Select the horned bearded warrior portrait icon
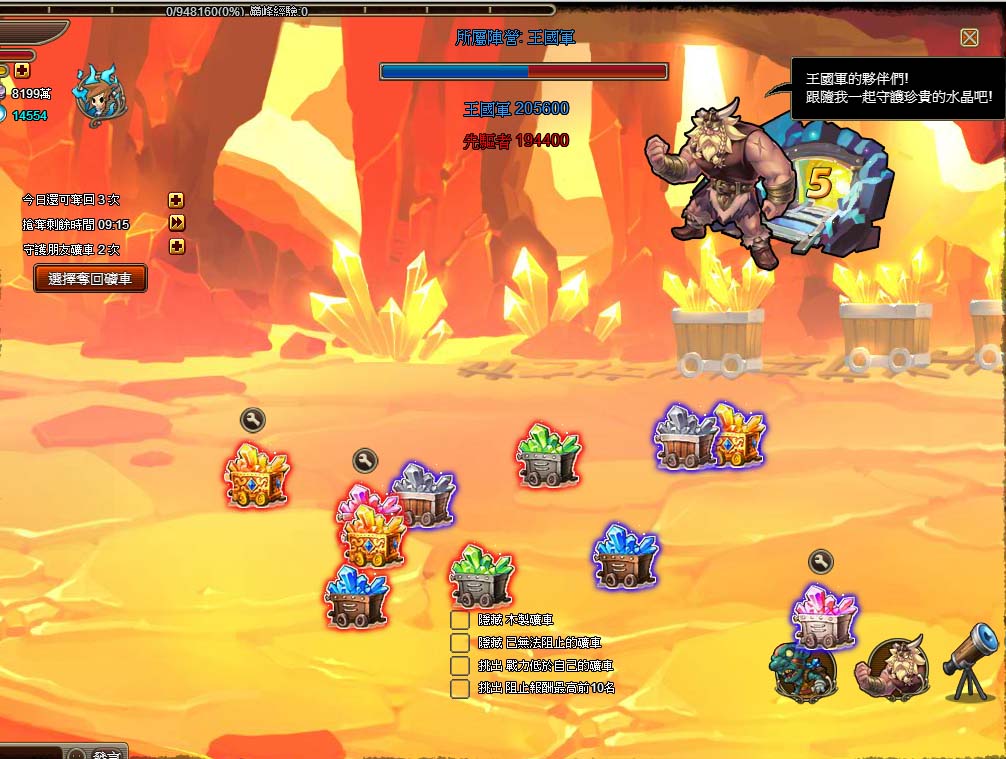The height and width of the screenshot is (759, 1006). click(x=894, y=668)
